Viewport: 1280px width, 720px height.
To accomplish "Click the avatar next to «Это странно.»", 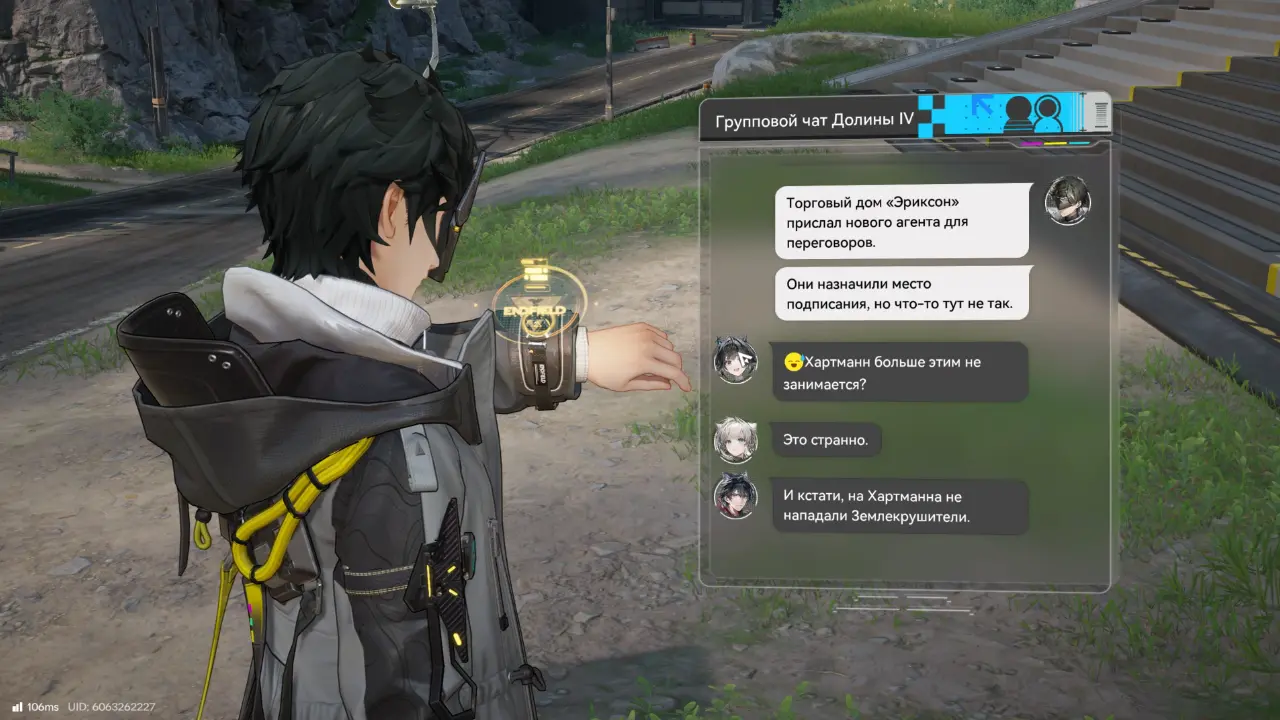I will [x=735, y=439].
